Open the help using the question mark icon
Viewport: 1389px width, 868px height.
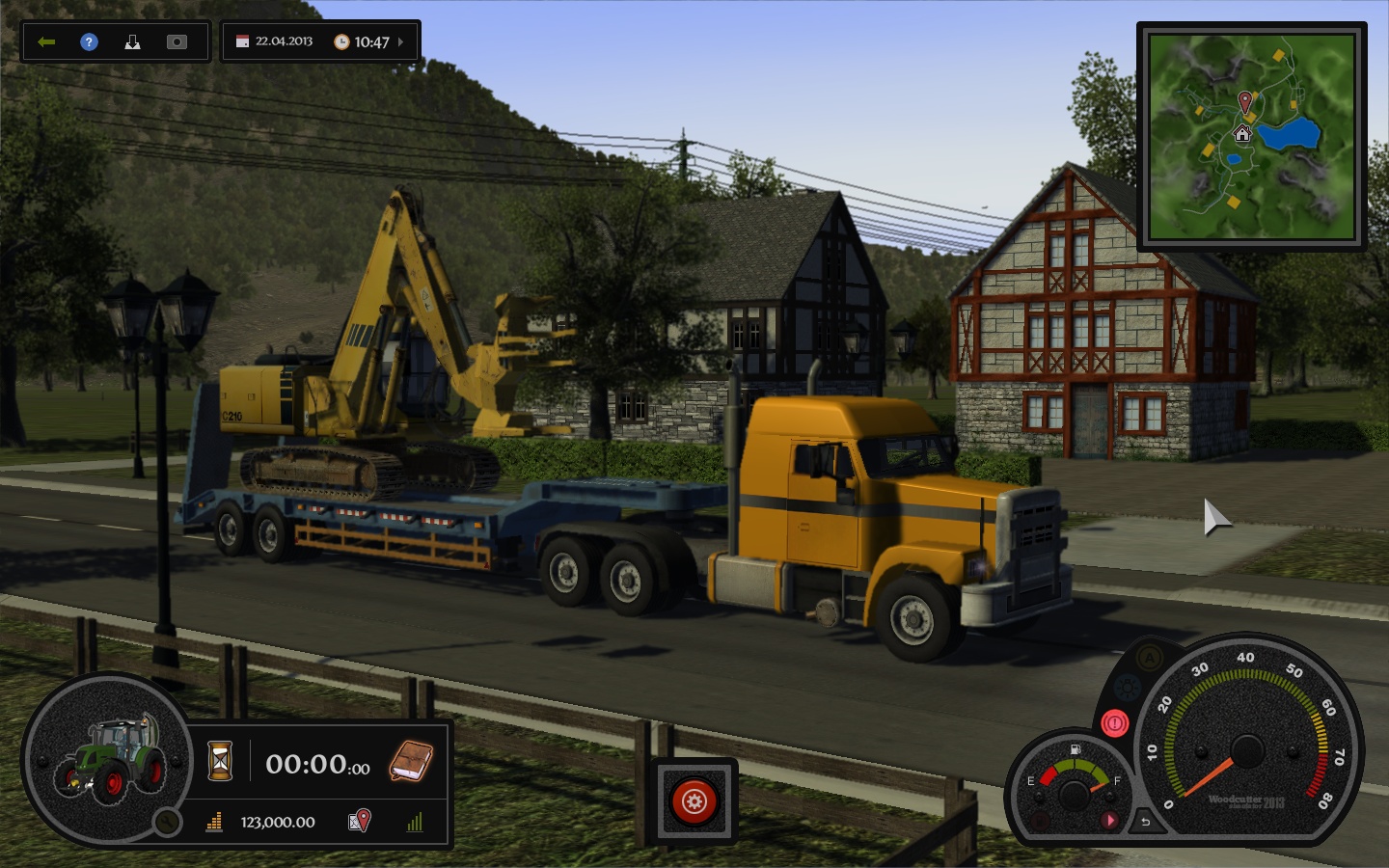(88, 41)
